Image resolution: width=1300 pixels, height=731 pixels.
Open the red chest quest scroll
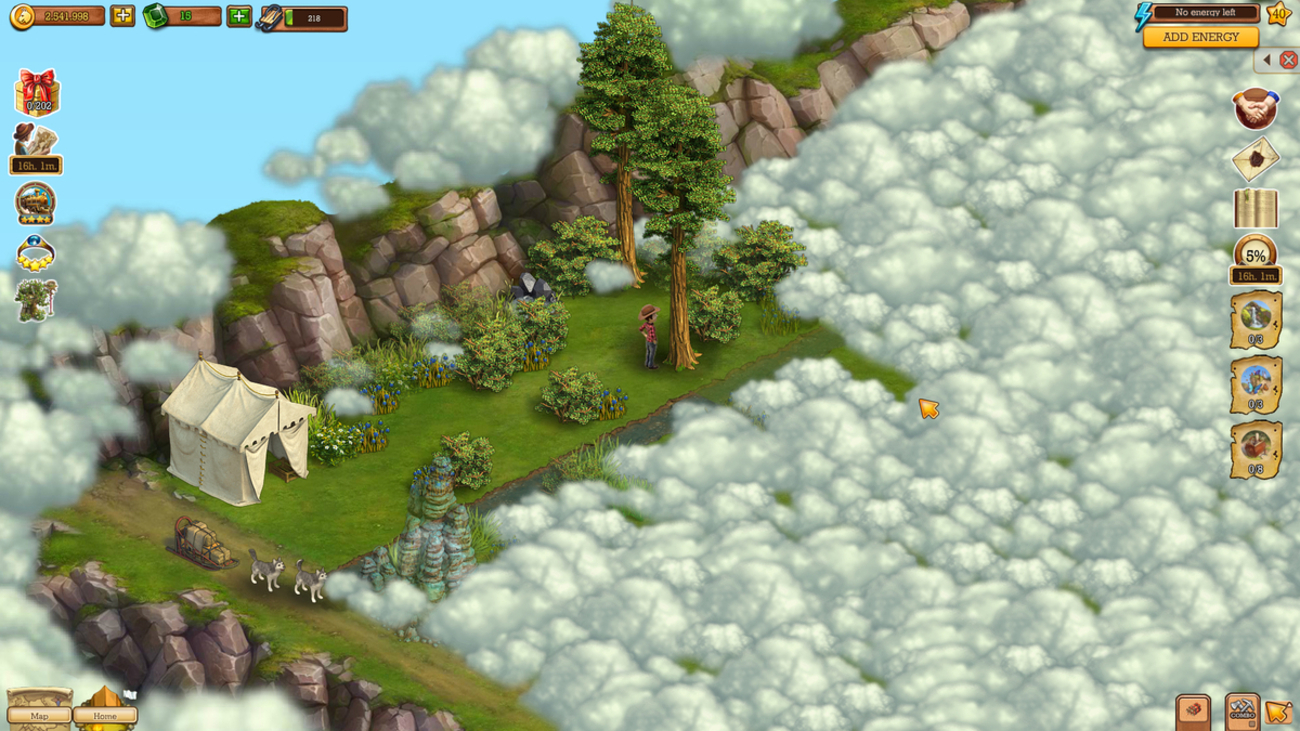pos(1255,450)
